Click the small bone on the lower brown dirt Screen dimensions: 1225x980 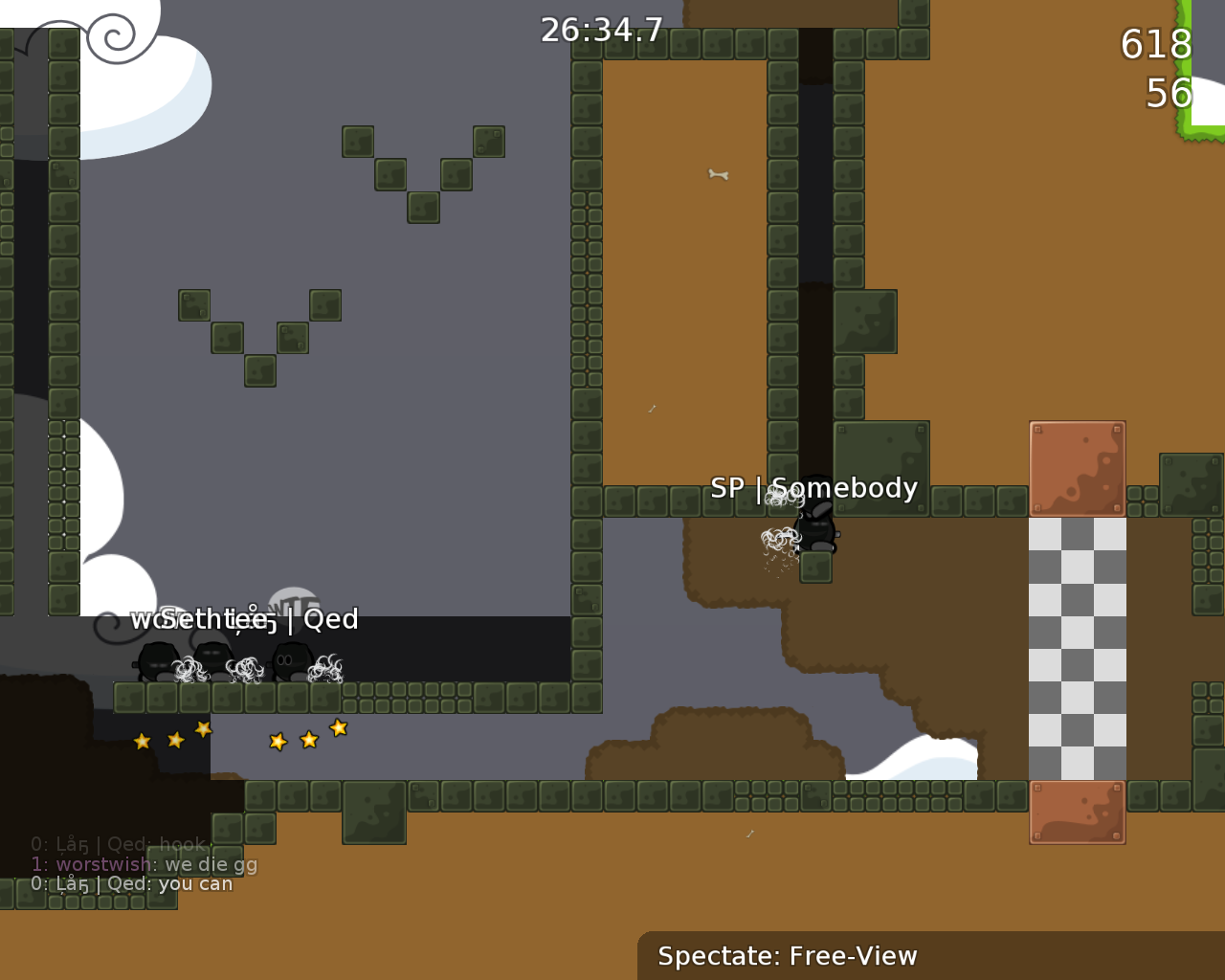[750, 834]
